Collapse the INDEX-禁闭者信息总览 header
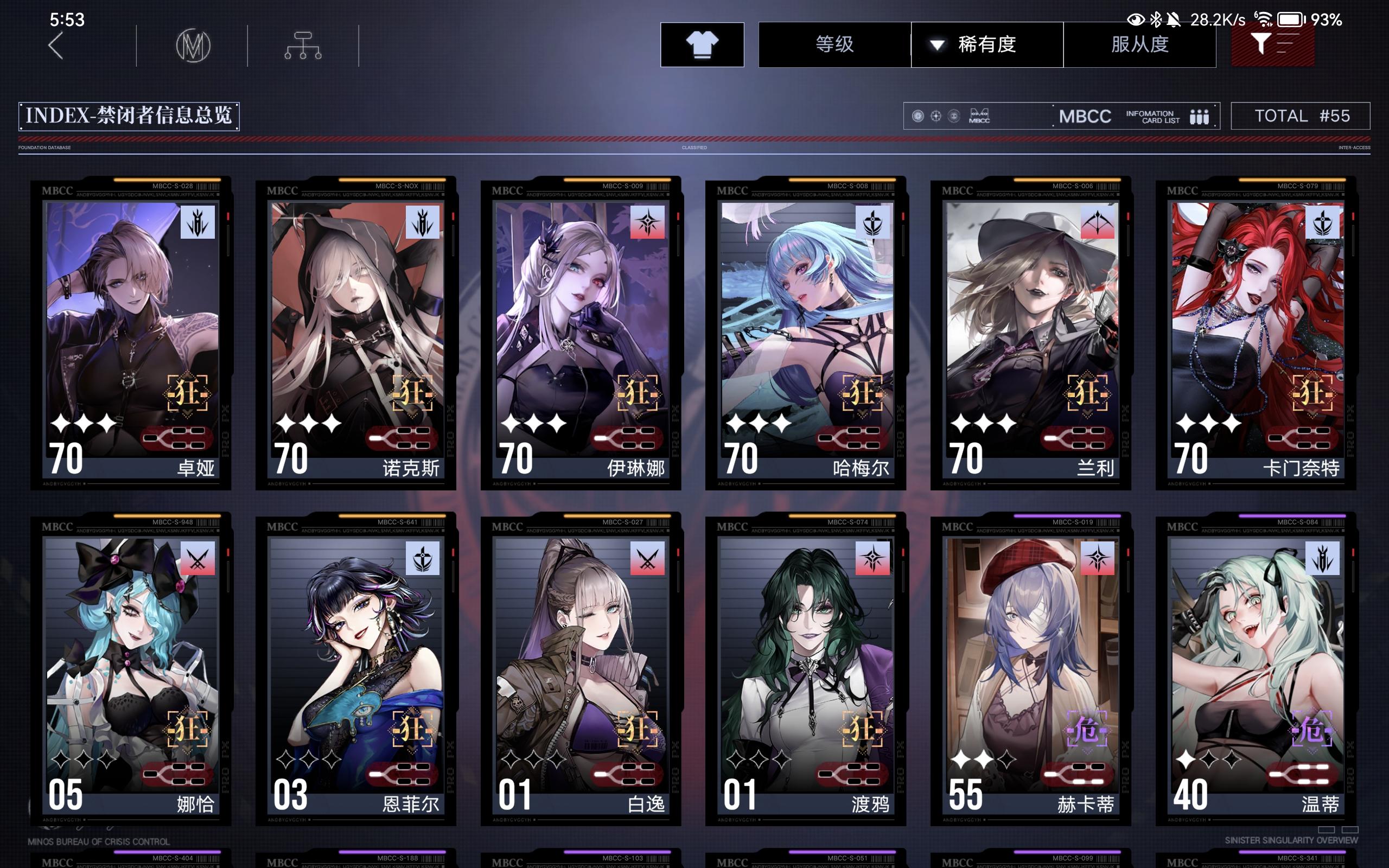Image resolution: width=1389 pixels, height=868 pixels. coord(130,116)
